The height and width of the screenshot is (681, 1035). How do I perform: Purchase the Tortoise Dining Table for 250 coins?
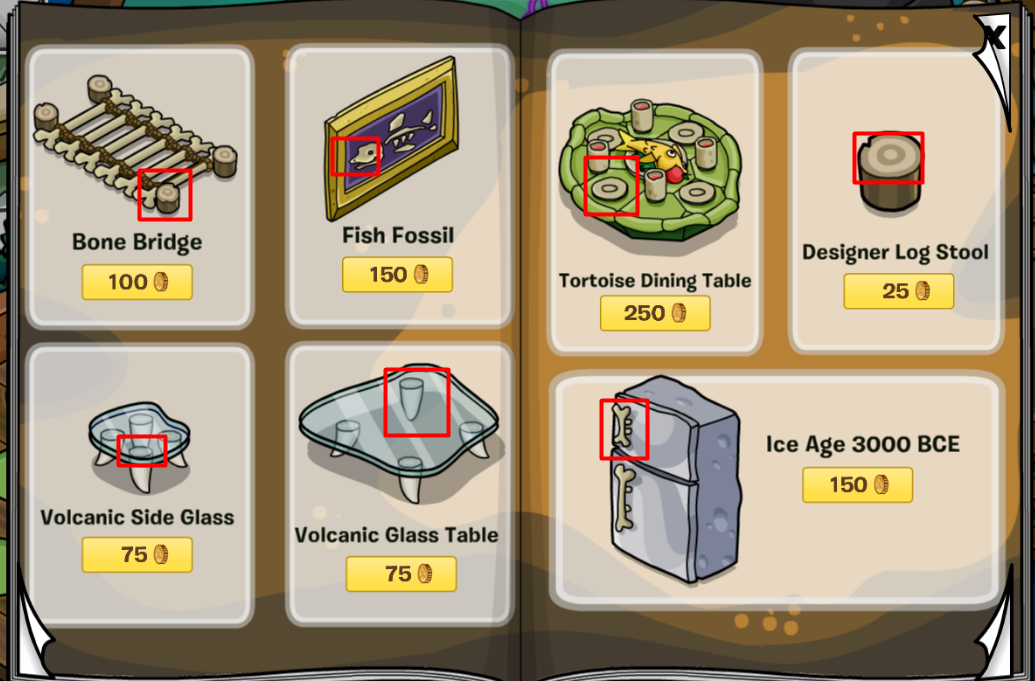[655, 313]
